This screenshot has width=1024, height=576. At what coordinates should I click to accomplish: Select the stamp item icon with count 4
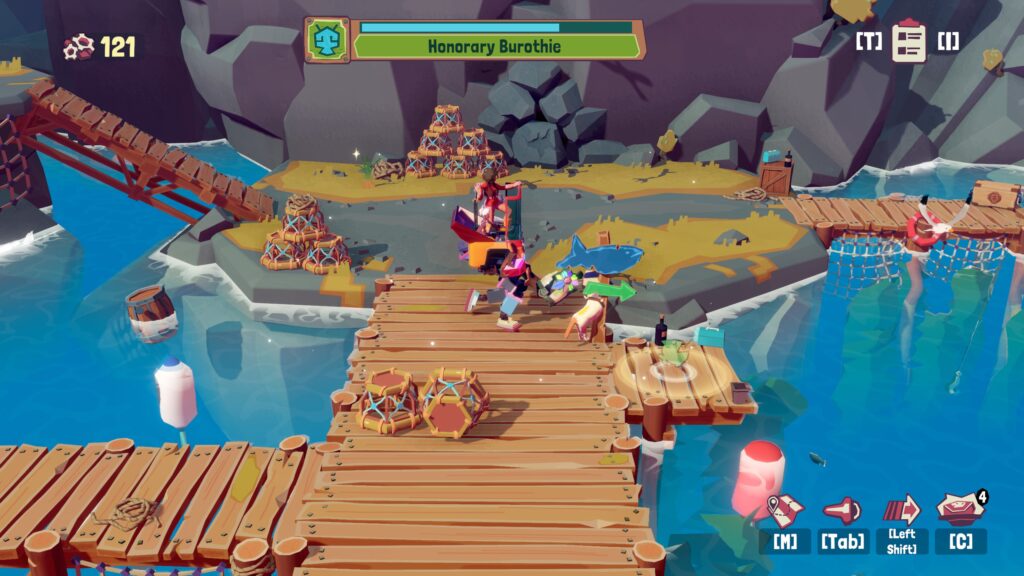960,508
